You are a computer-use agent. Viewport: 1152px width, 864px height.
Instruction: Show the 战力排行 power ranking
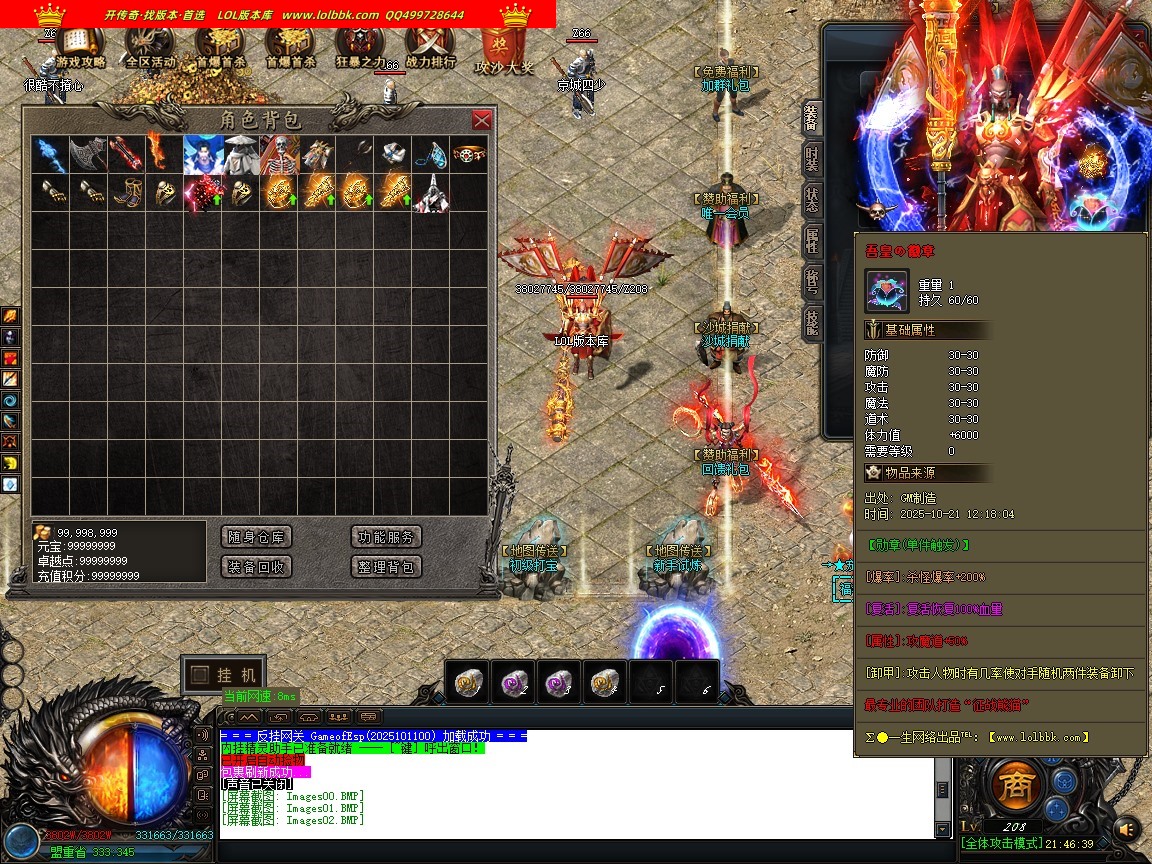pyautogui.click(x=431, y=46)
